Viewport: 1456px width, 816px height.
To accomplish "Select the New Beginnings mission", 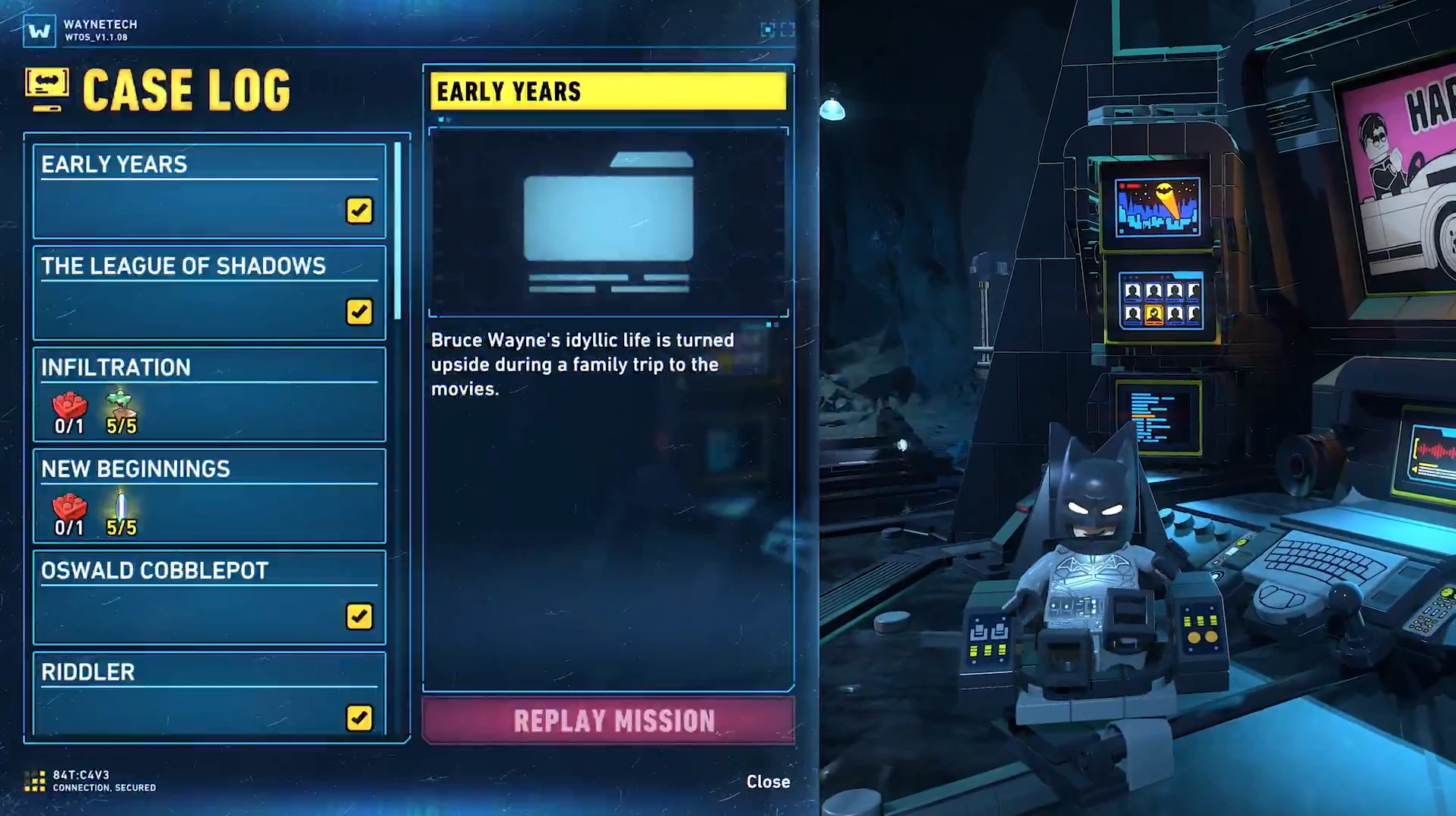I will [x=209, y=496].
